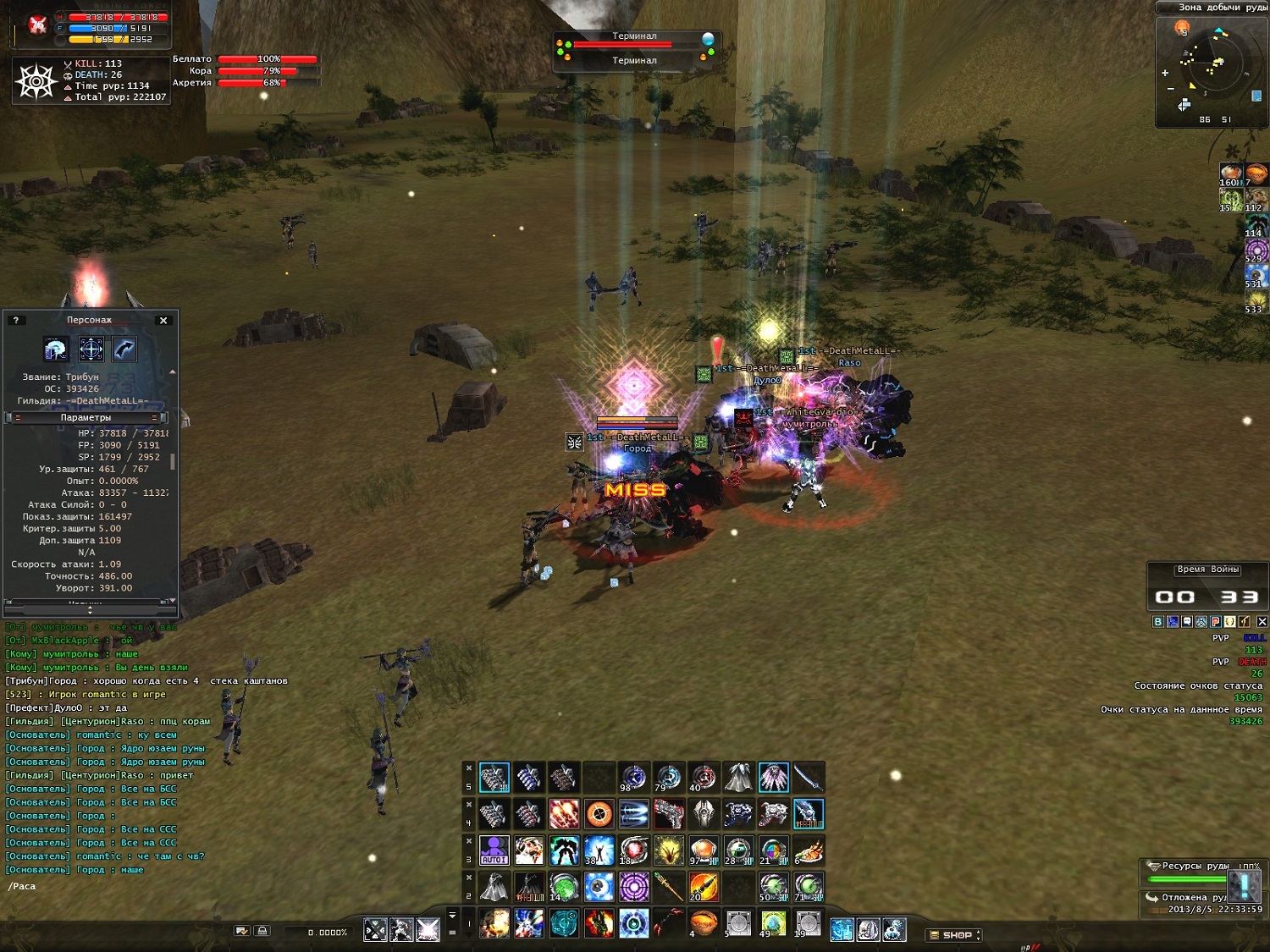Select the curved arrow icon in Персонаж window

124,349
